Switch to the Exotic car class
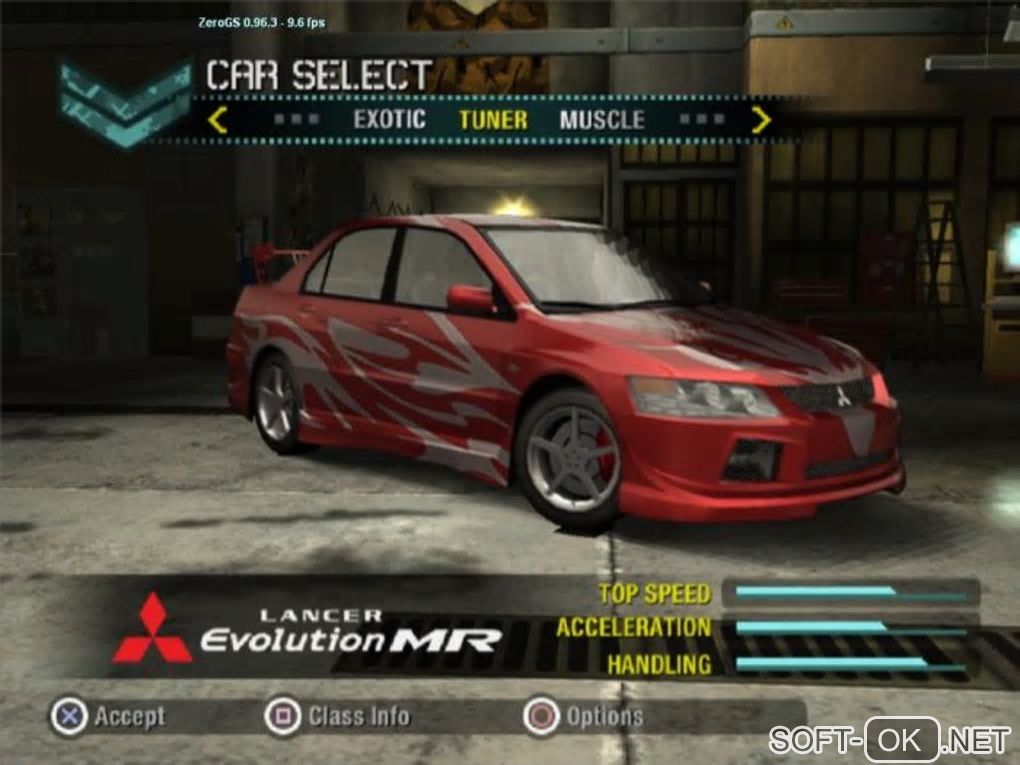 click(x=389, y=121)
